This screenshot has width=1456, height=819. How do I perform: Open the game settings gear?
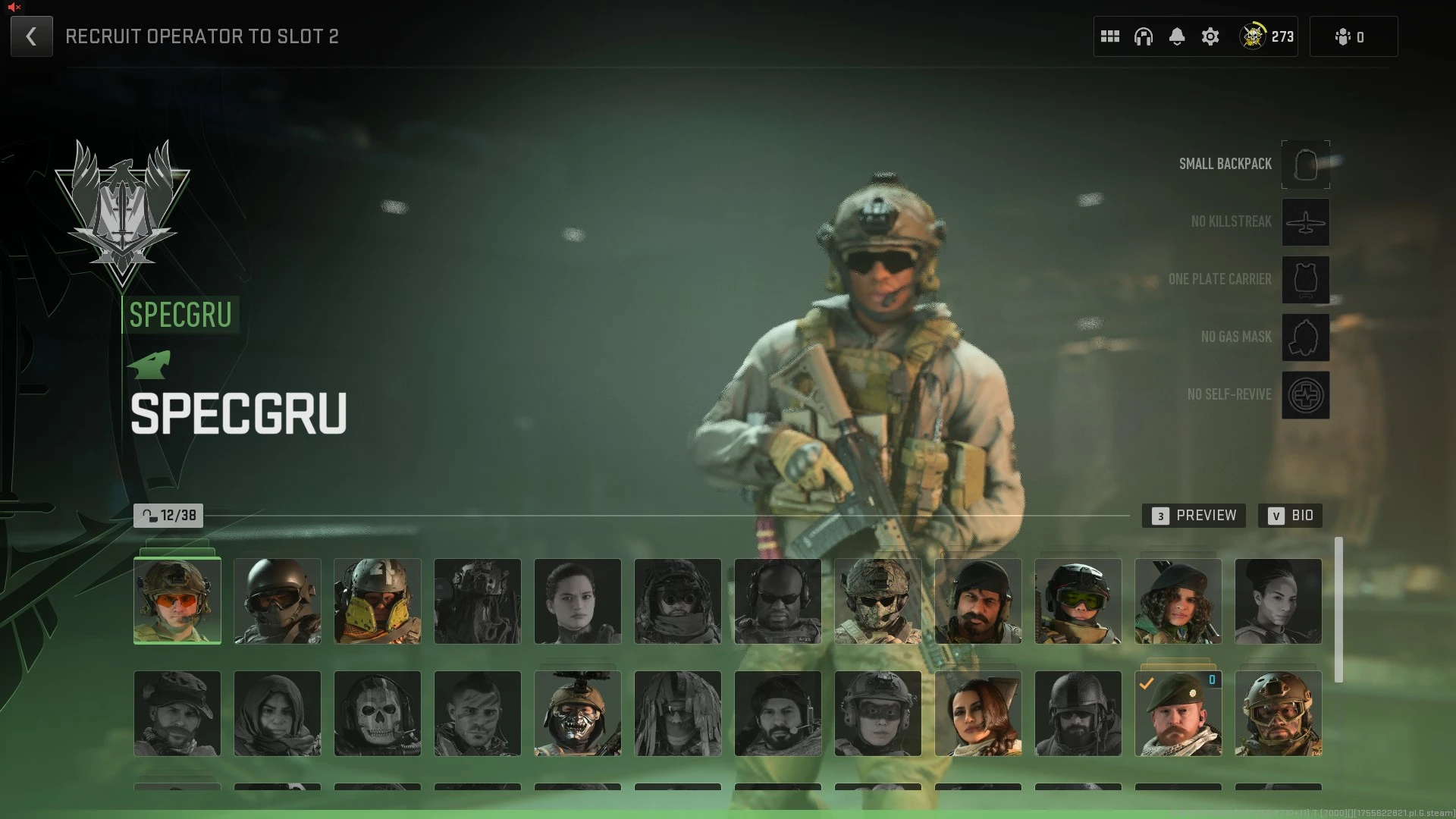click(1210, 36)
